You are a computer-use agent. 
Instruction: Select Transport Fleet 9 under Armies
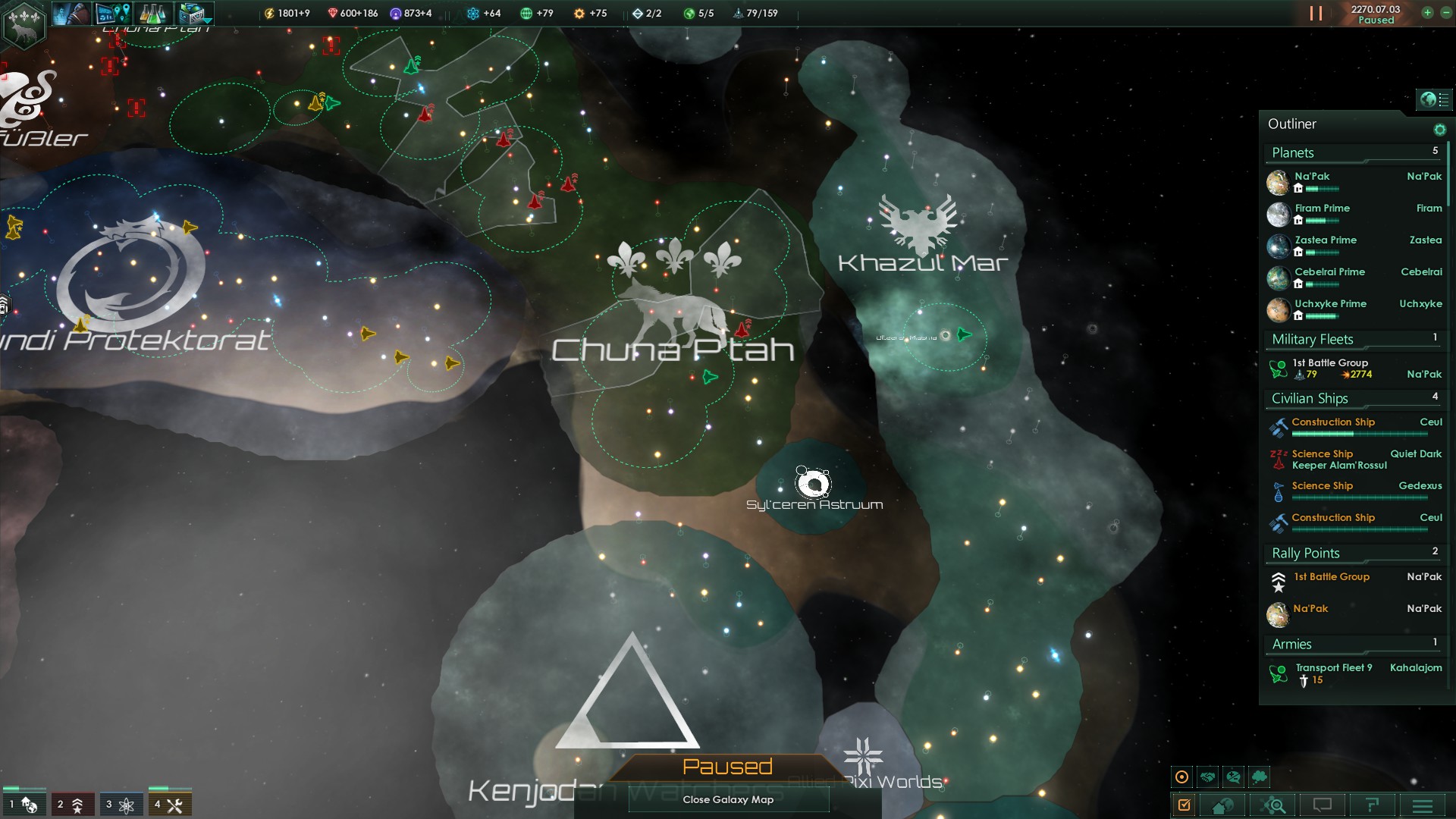click(x=1333, y=668)
